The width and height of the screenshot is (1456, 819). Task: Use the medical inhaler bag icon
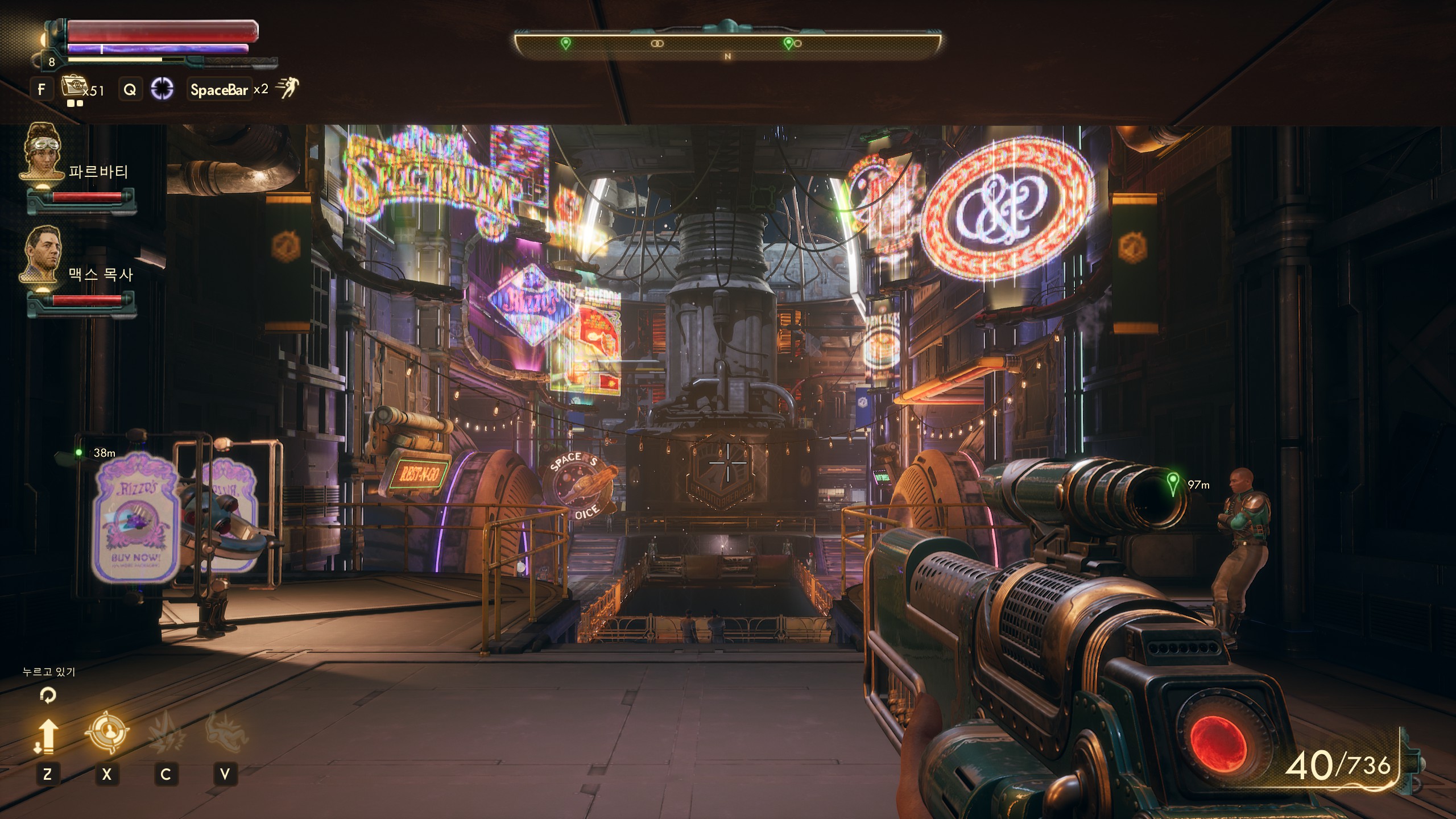coord(72,88)
